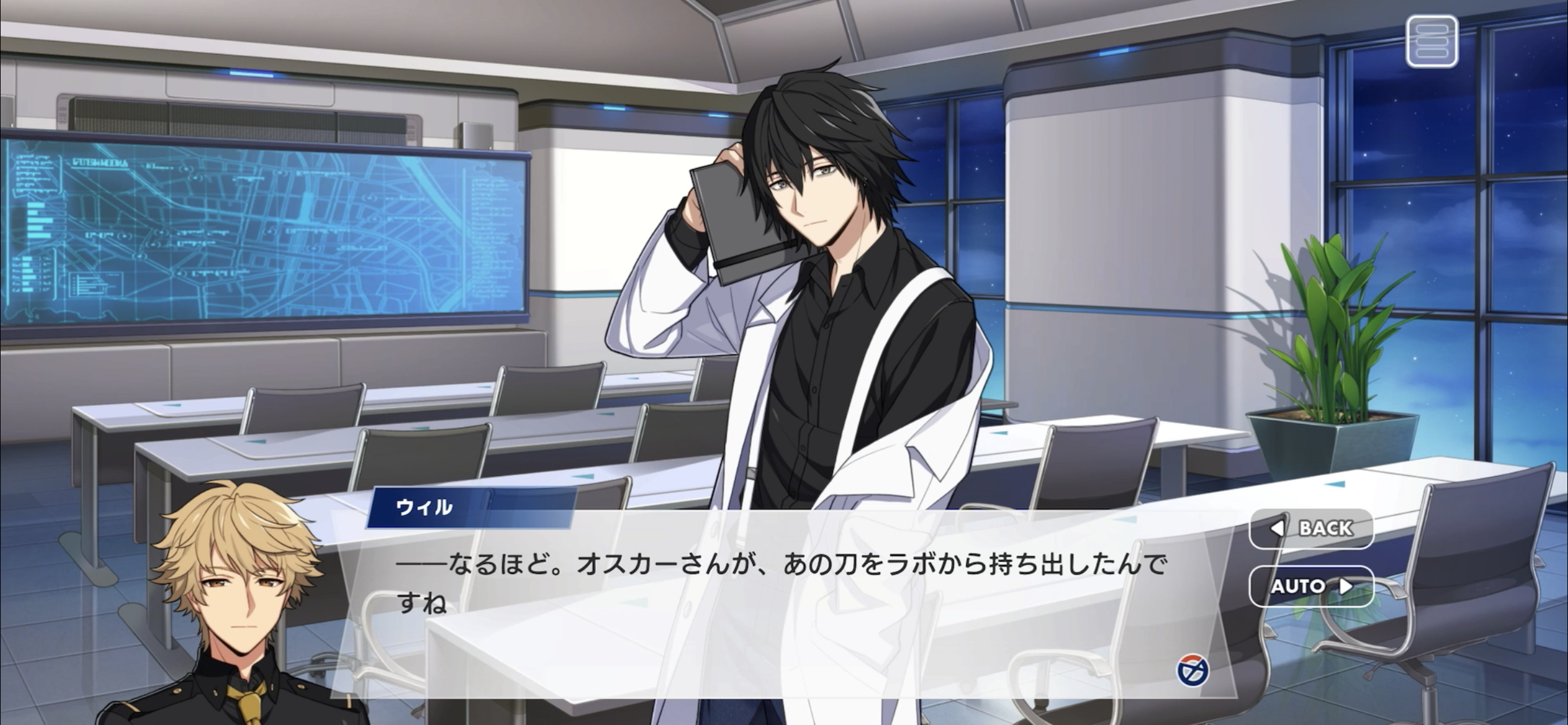Image resolution: width=1568 pixels, height=725 pixels.
Task: Go back with the BACK button
Action: click(x=1311, y=529)
